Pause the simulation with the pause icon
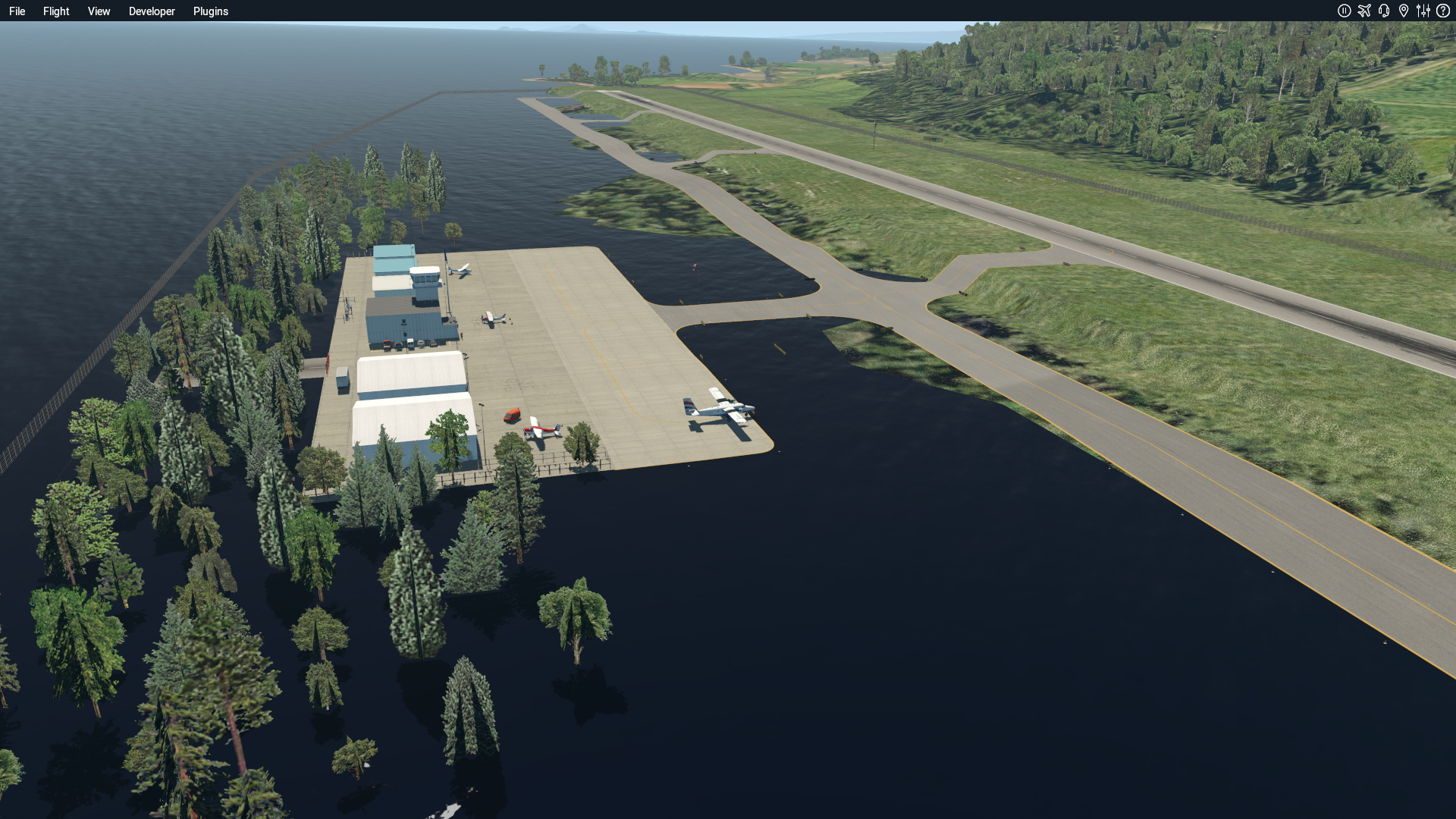Viewport: 1456px width, 819px height. 1344,11
